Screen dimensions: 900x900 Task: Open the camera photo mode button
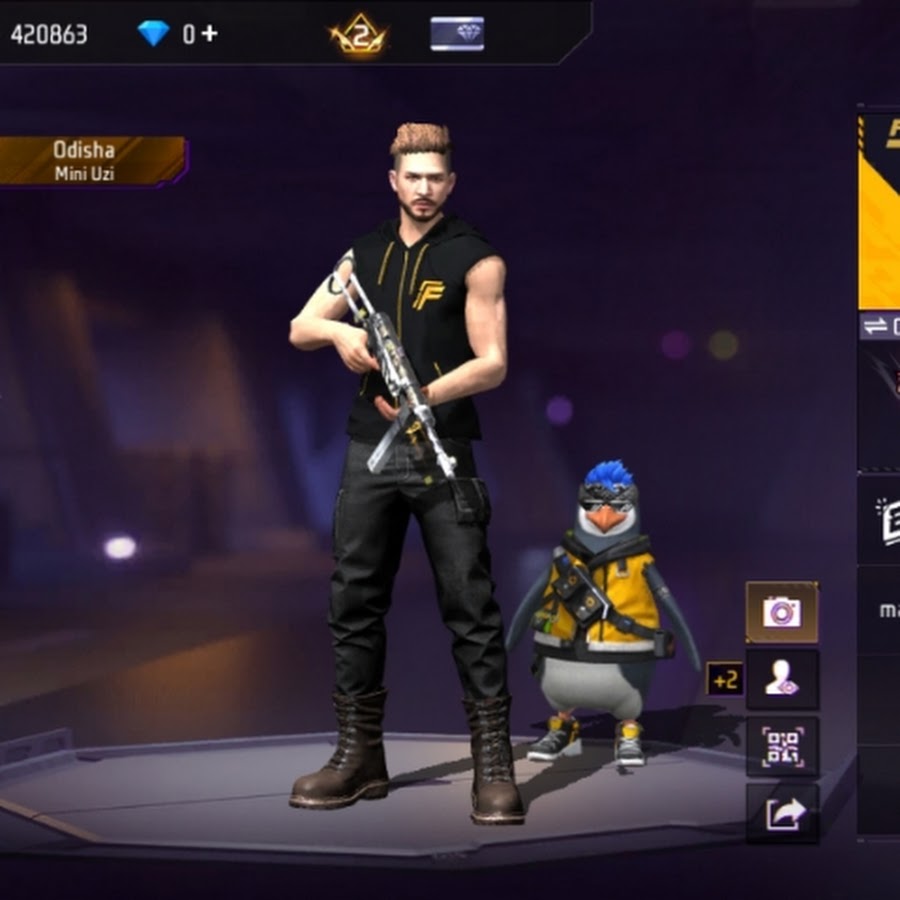pyautogui.click(x=782, y=612)
